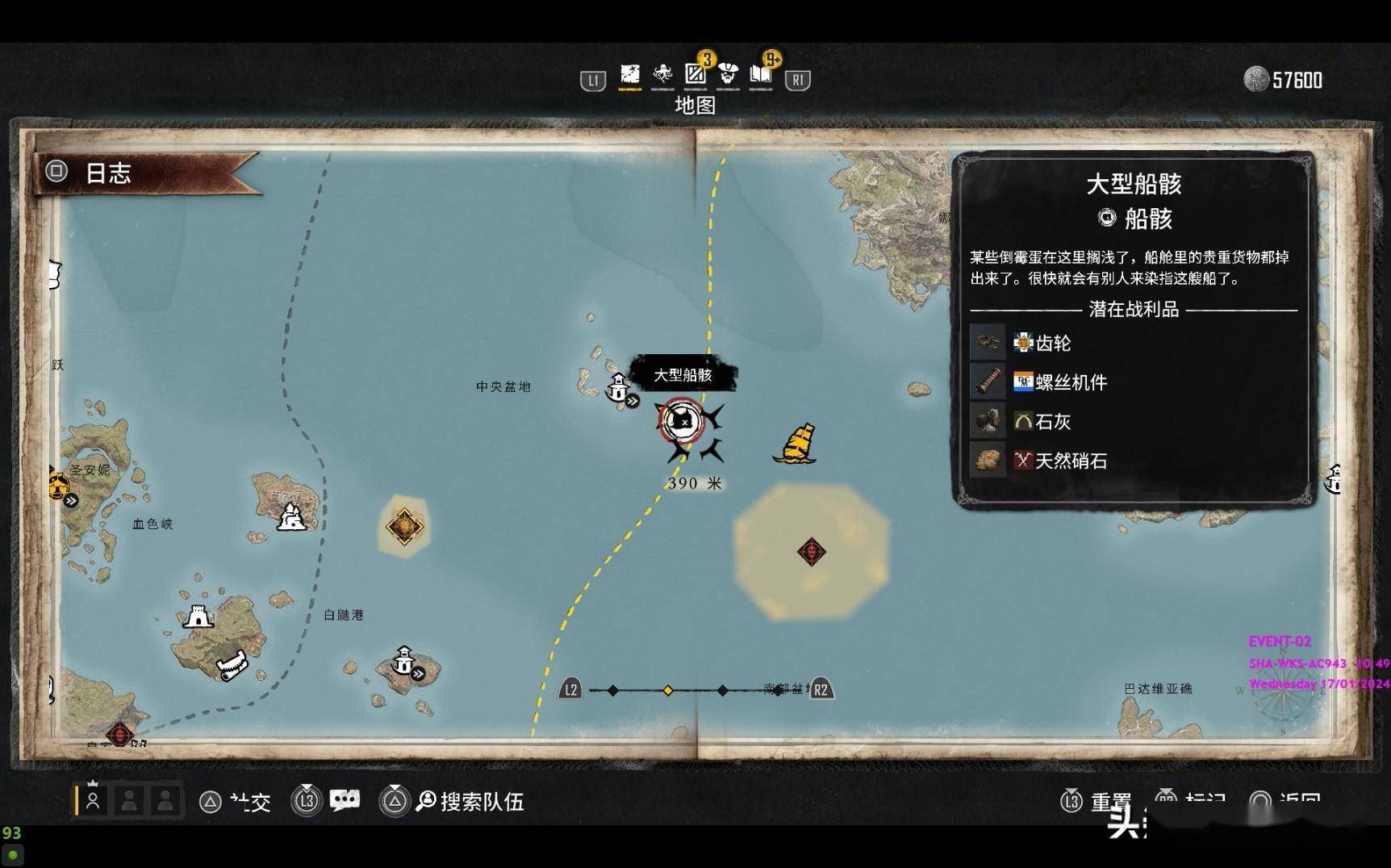Open the contracts tab with badge 3
The height and width of the screenshot is (868, 1391).
(695, 74)
